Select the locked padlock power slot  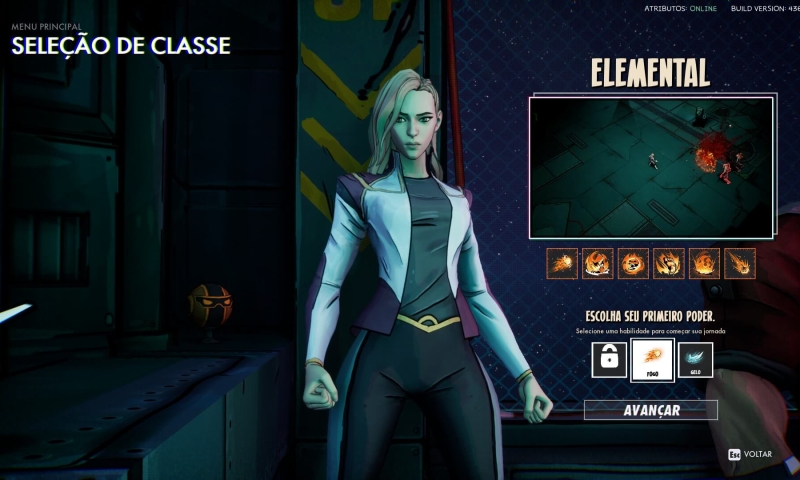(609, 359)
